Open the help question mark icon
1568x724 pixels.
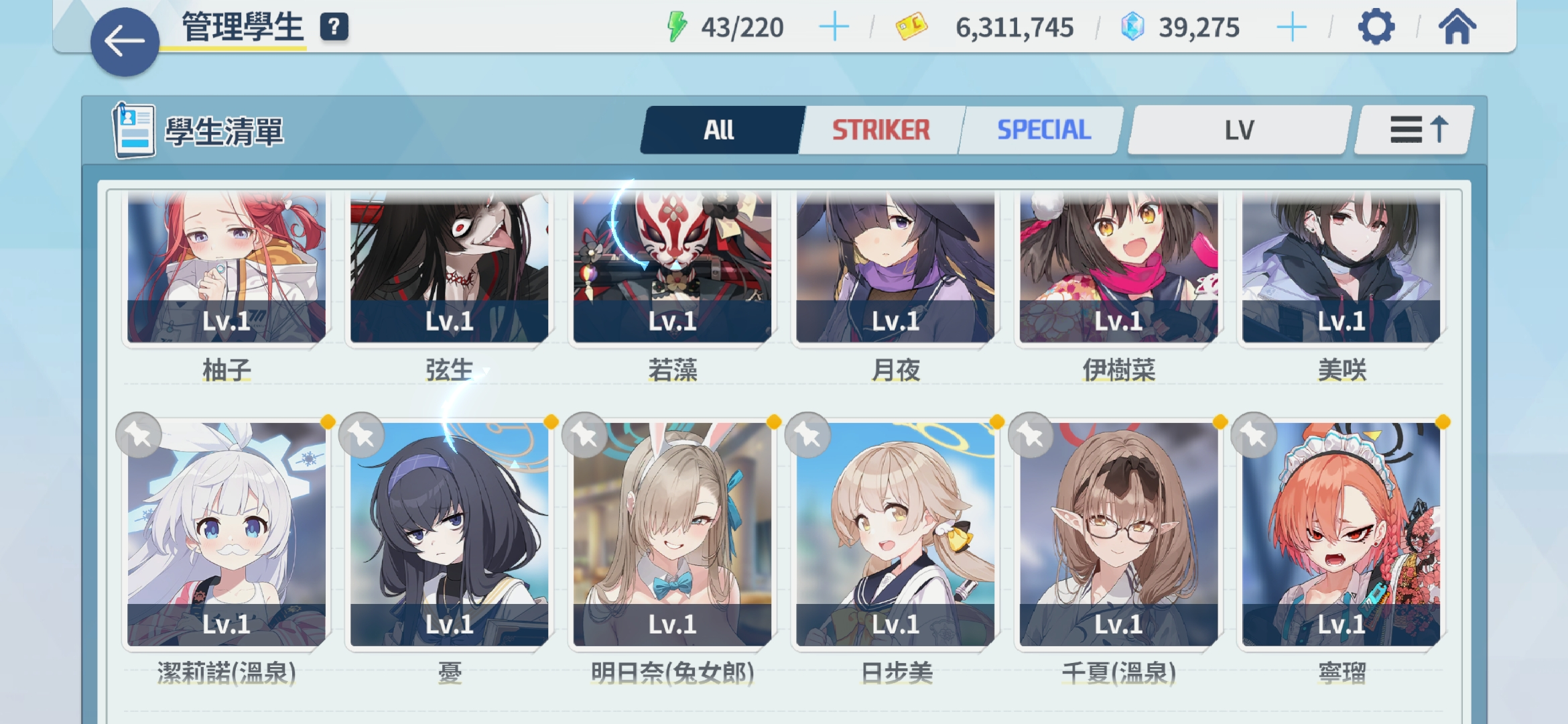(334, 27)
